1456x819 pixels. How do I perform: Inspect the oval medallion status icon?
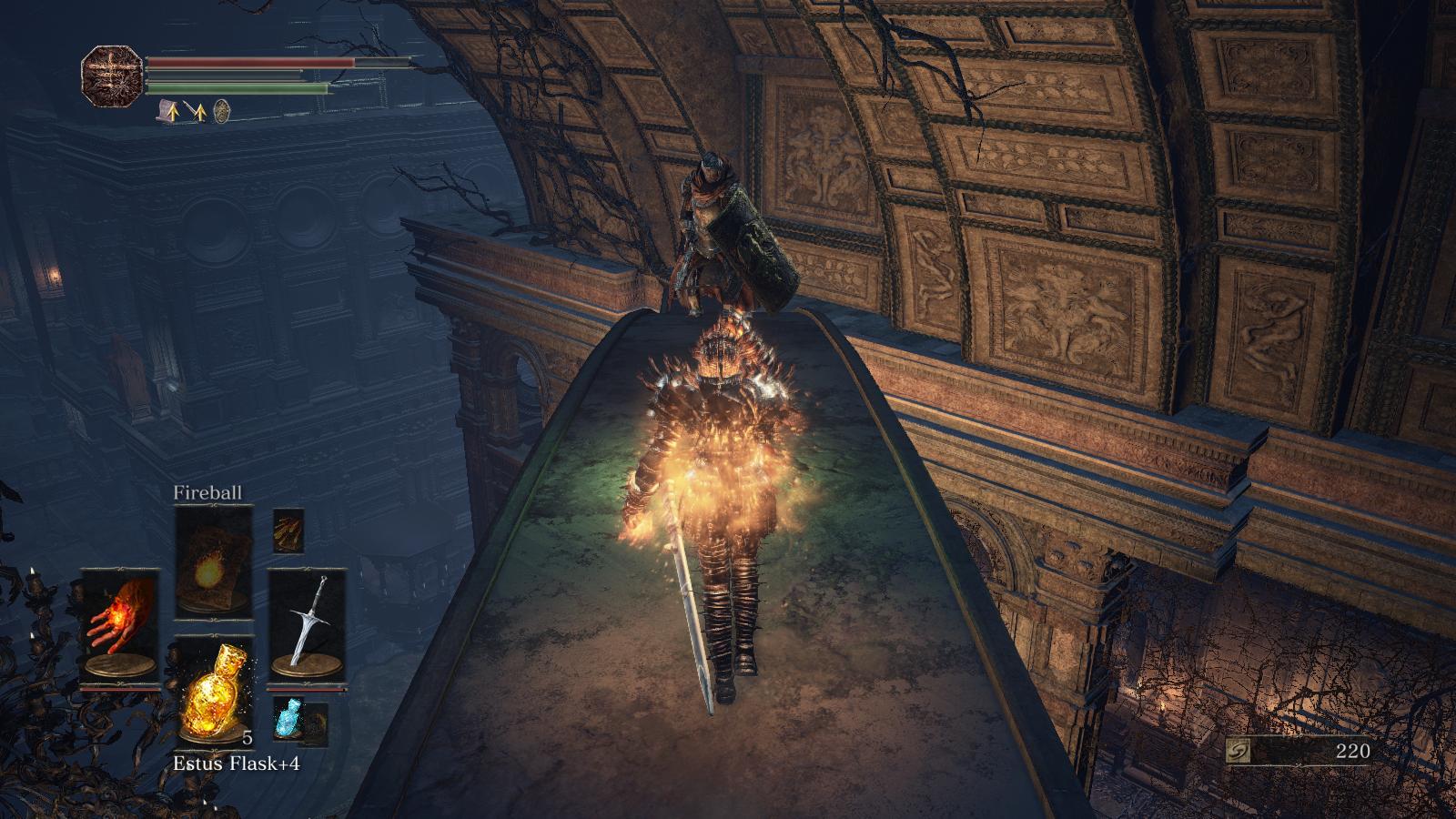tap(221, 112)
